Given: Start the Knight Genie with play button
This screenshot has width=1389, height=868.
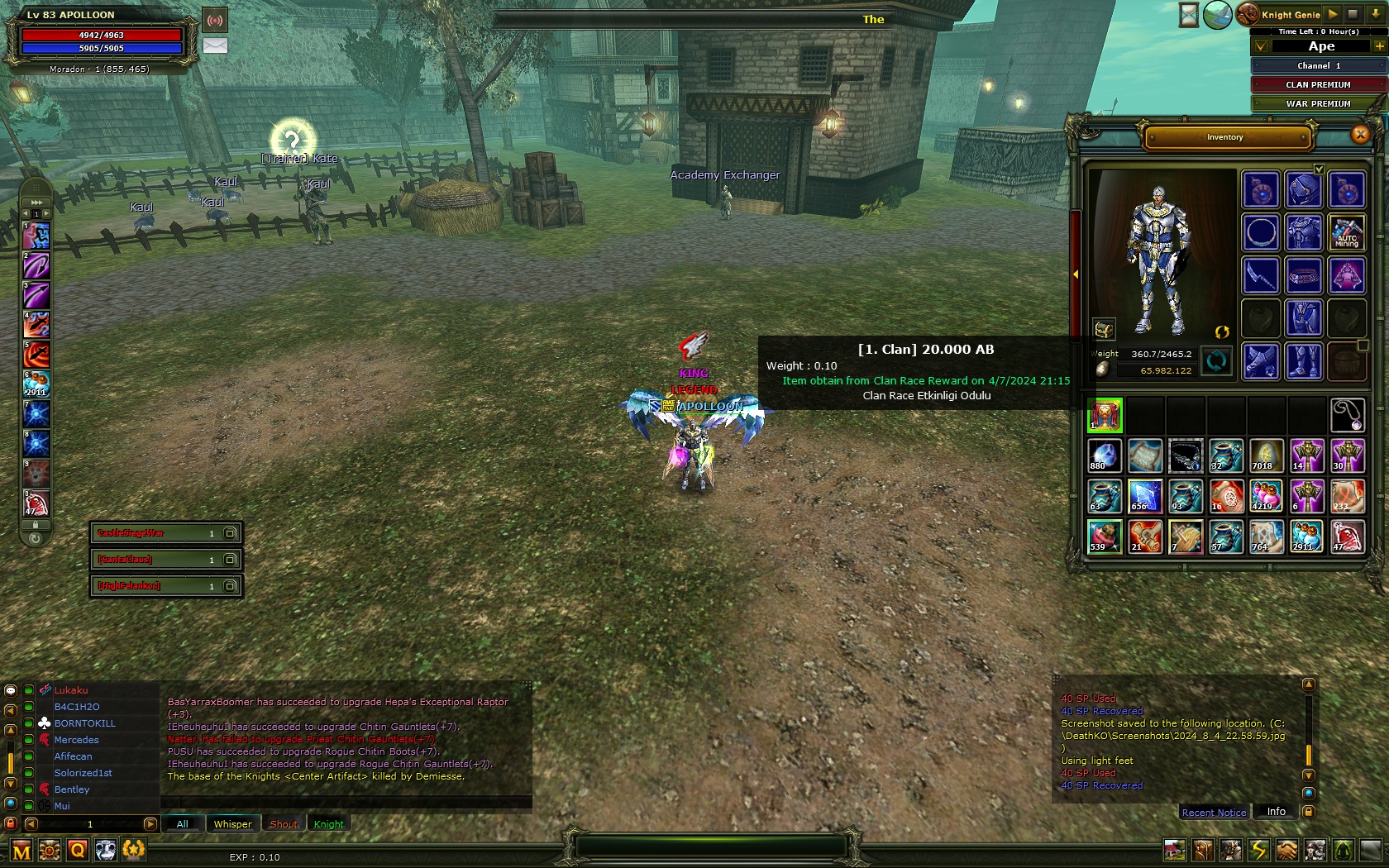Looking at the screenshot, I should (1333, 14).
